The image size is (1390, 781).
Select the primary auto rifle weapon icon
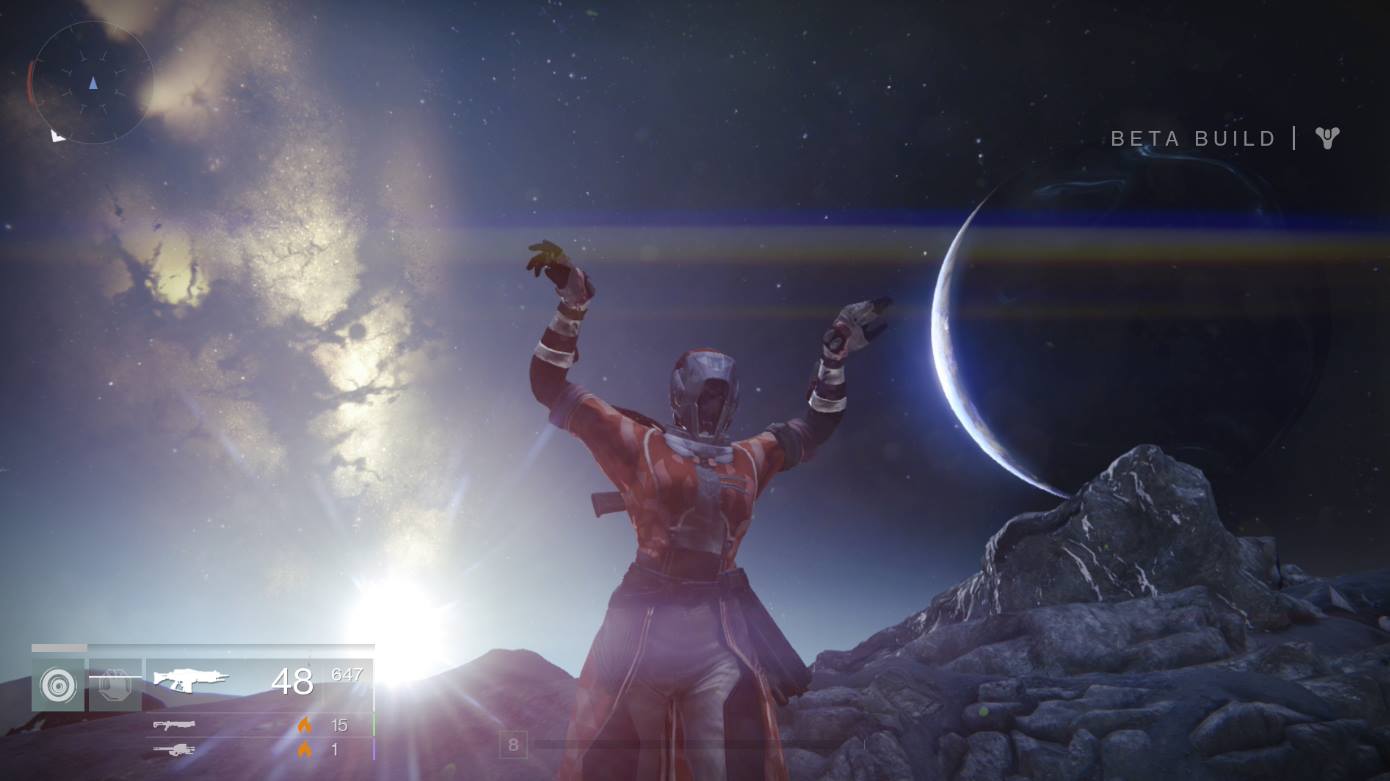click(191, 680)
